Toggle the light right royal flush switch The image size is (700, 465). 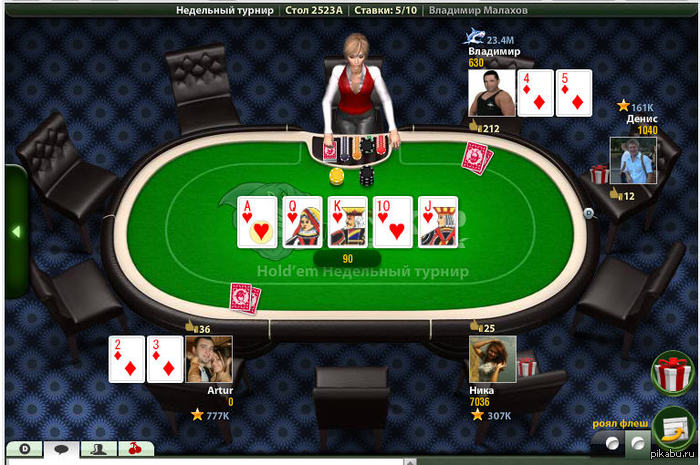(x=637, y=441)
